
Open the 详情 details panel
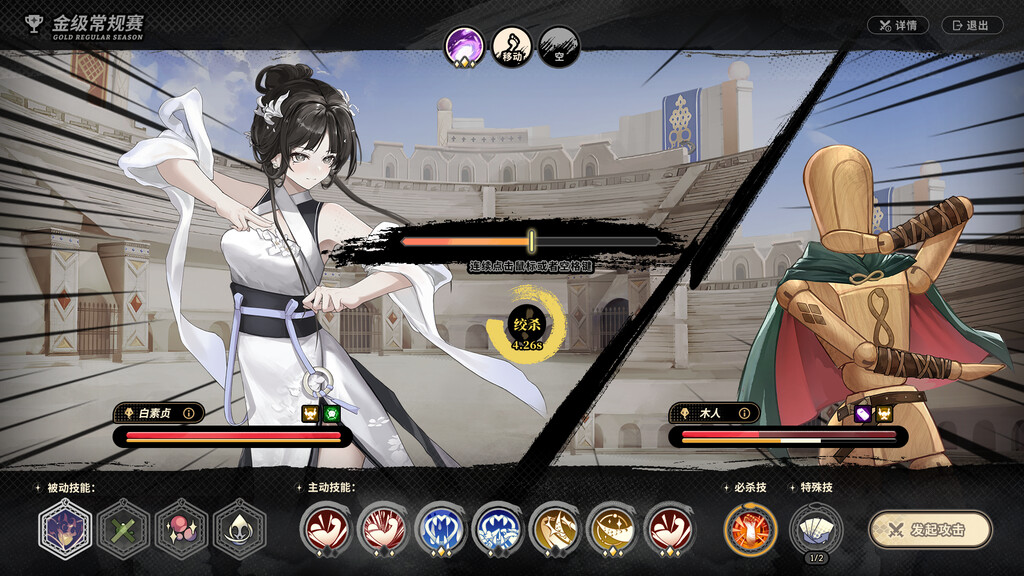point(897,25)
